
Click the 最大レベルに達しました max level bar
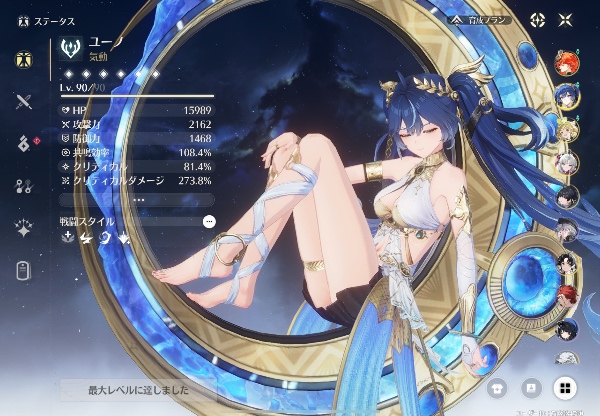click(138, 386)
